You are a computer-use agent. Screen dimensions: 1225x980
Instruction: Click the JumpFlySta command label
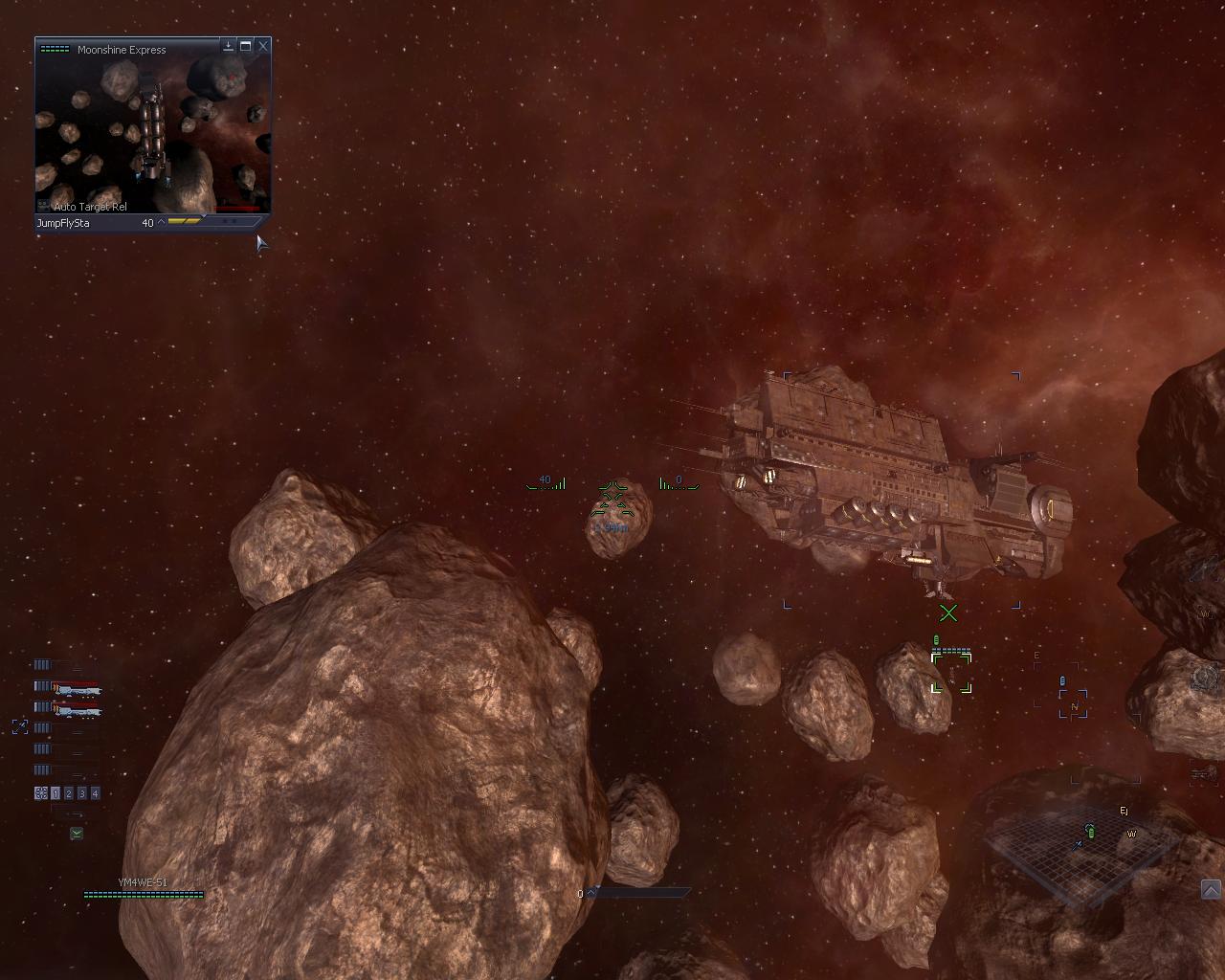63,223
